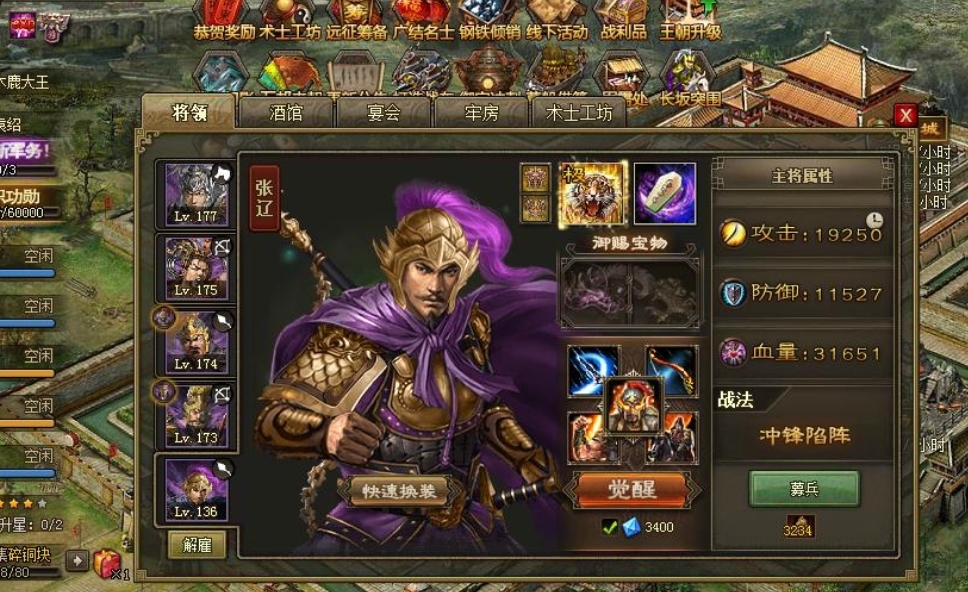Click the 解雇 dismiss button
968x592 pixels.
[197, 544]
